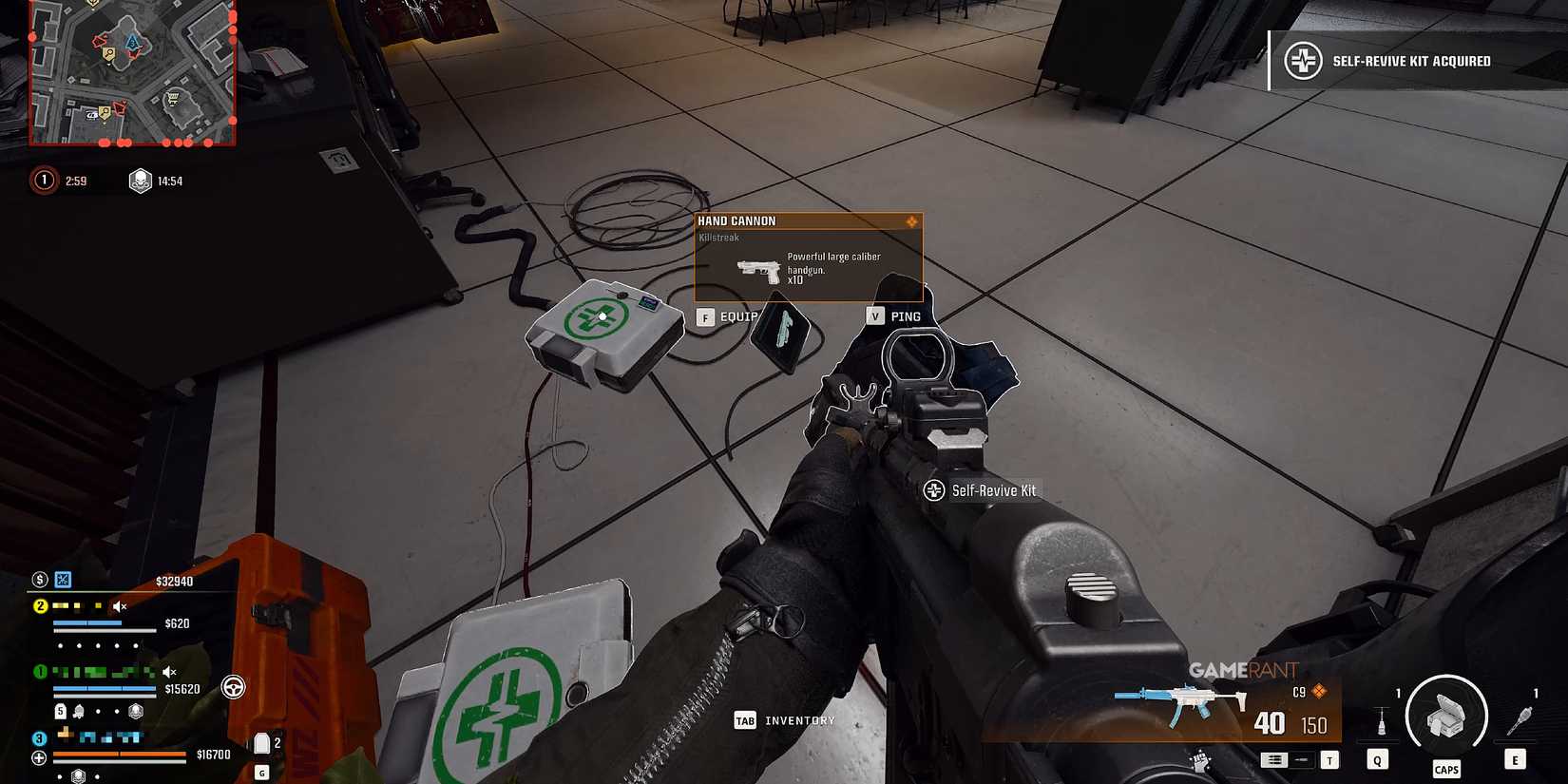The height and width of the screenshot is (784, 1568).
Task: Click the medic cross in Self-Revive acquired banner
Action: [x=1301, y=60]
